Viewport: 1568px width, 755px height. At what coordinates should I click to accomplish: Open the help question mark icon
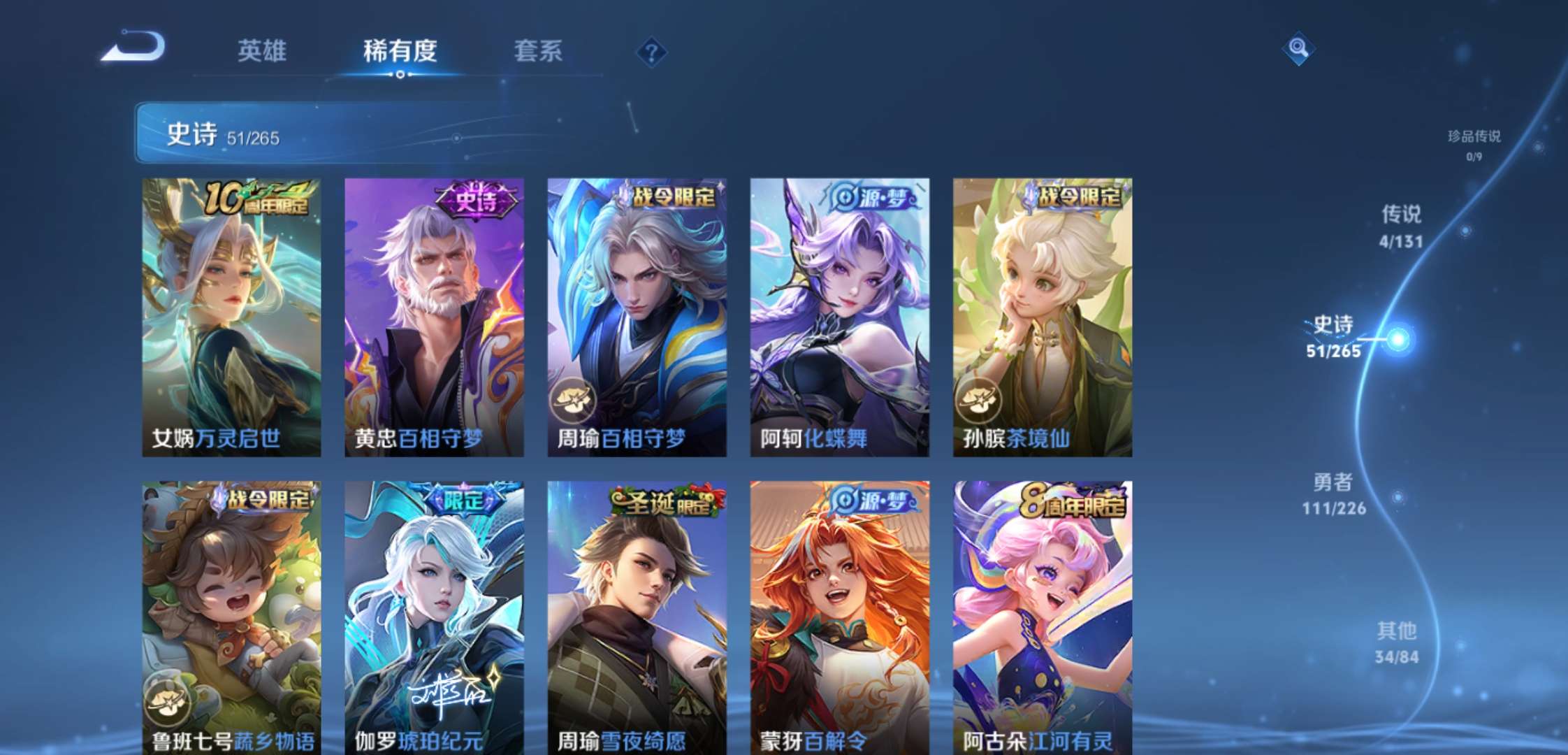[x=651, y=50]
